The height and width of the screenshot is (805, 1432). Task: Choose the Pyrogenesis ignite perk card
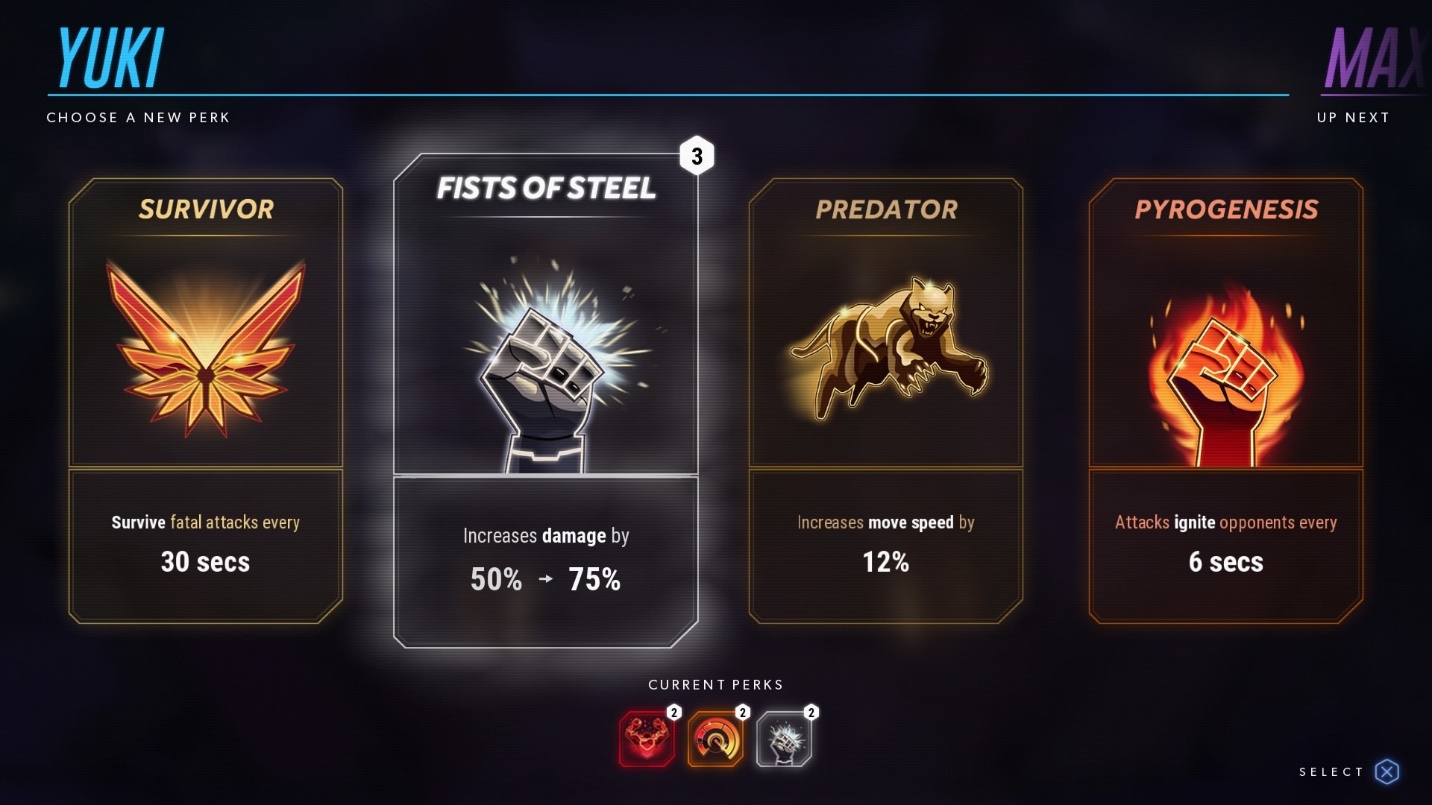coord(1225,400)
